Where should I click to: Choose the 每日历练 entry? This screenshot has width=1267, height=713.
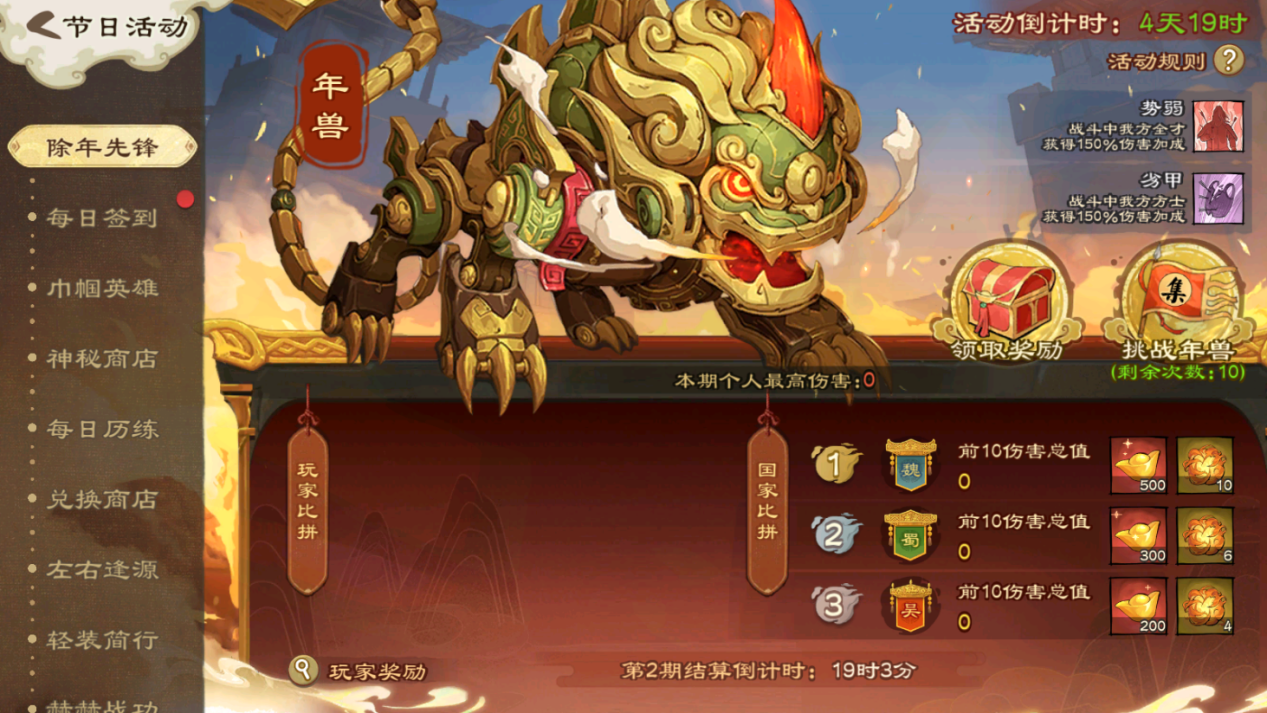(102, 429)
